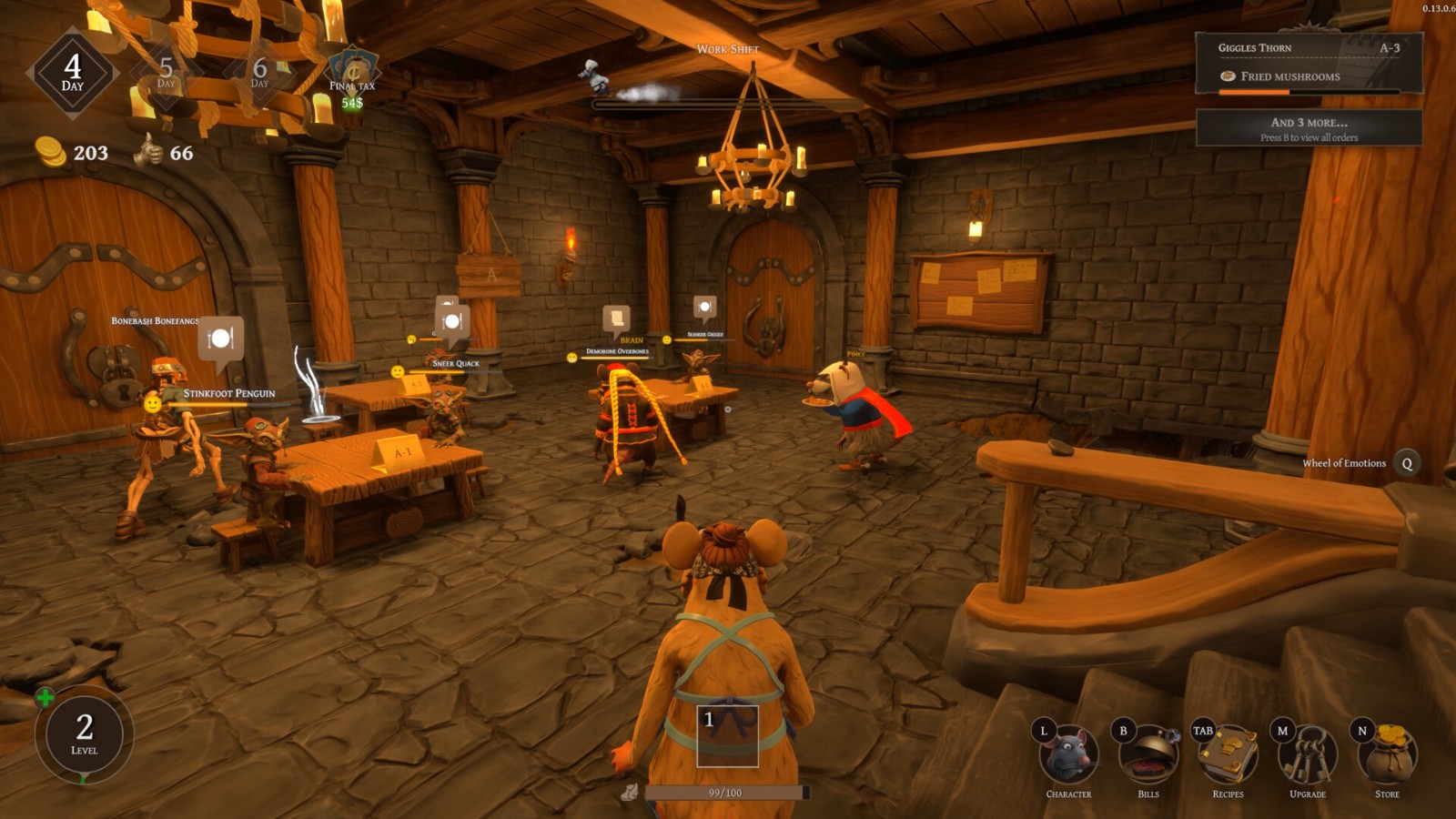Select the Giggles Thorn Fried Mushrooms order
1456x819 pixels.
[x=1308, y=63]
